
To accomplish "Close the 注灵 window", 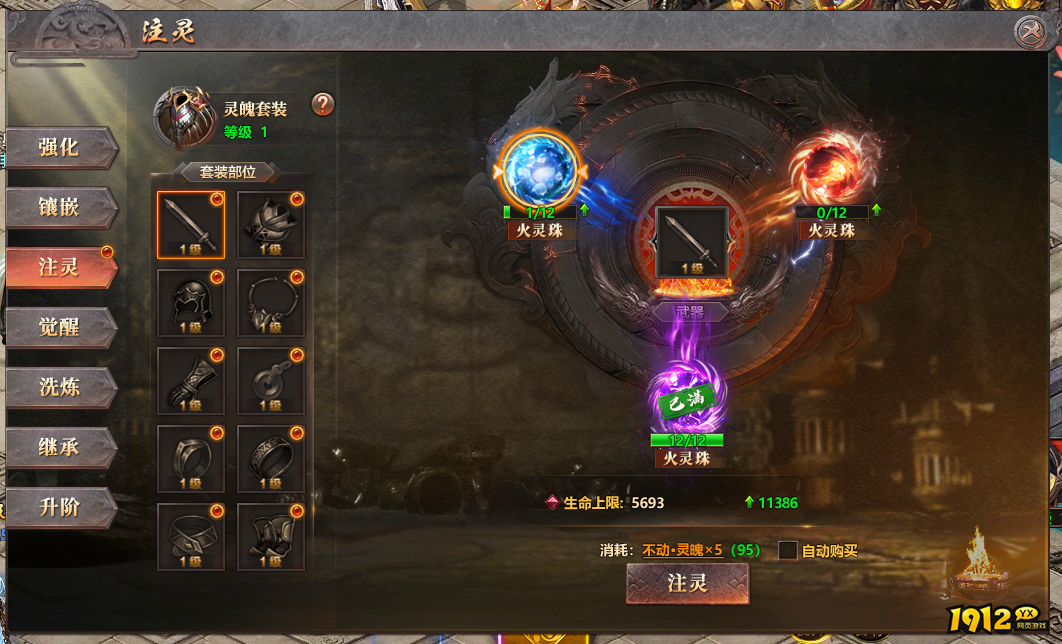I will pos(1029,32).
